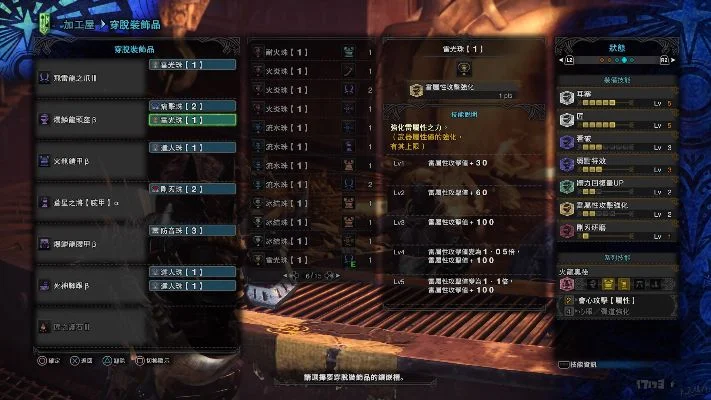Choose the arm guard's 【2】 decoration slot
The height and width of the screenshot is (400, 711).
(191, 188)
